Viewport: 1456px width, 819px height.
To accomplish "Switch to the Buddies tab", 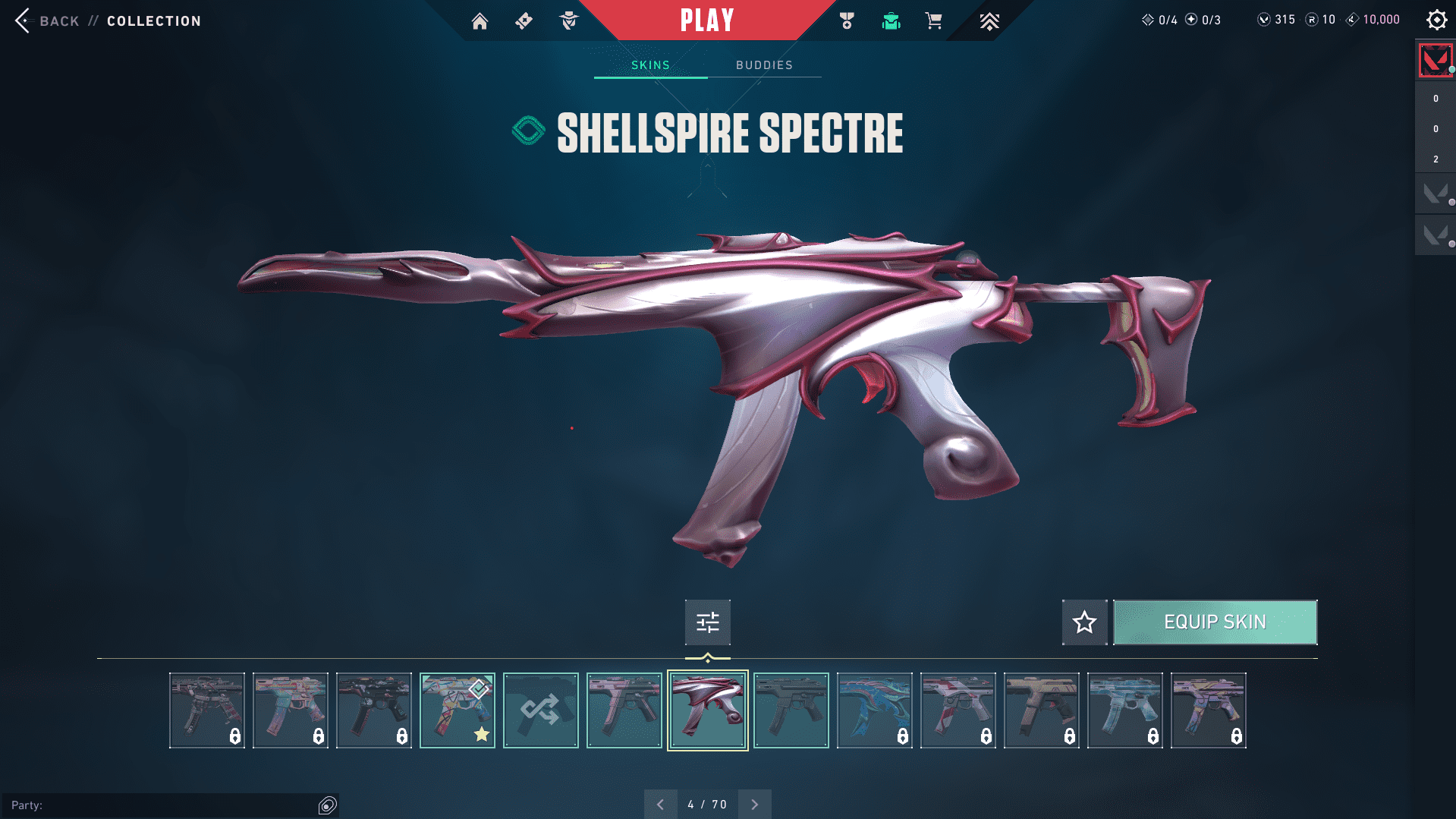I will tap(764, 65).
